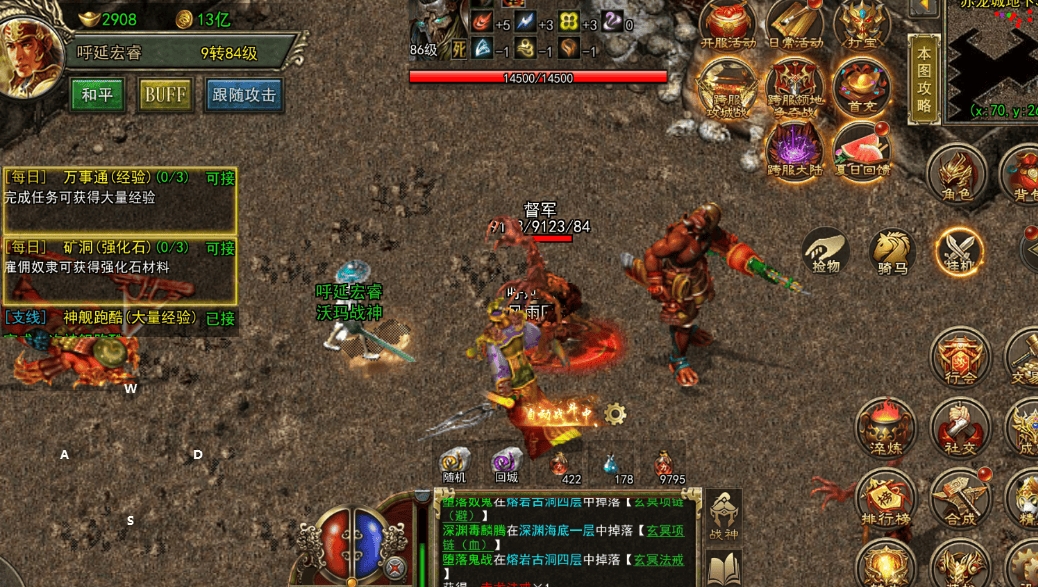Open the 开服活动 server launch events icon

click(x=728, y=26)
